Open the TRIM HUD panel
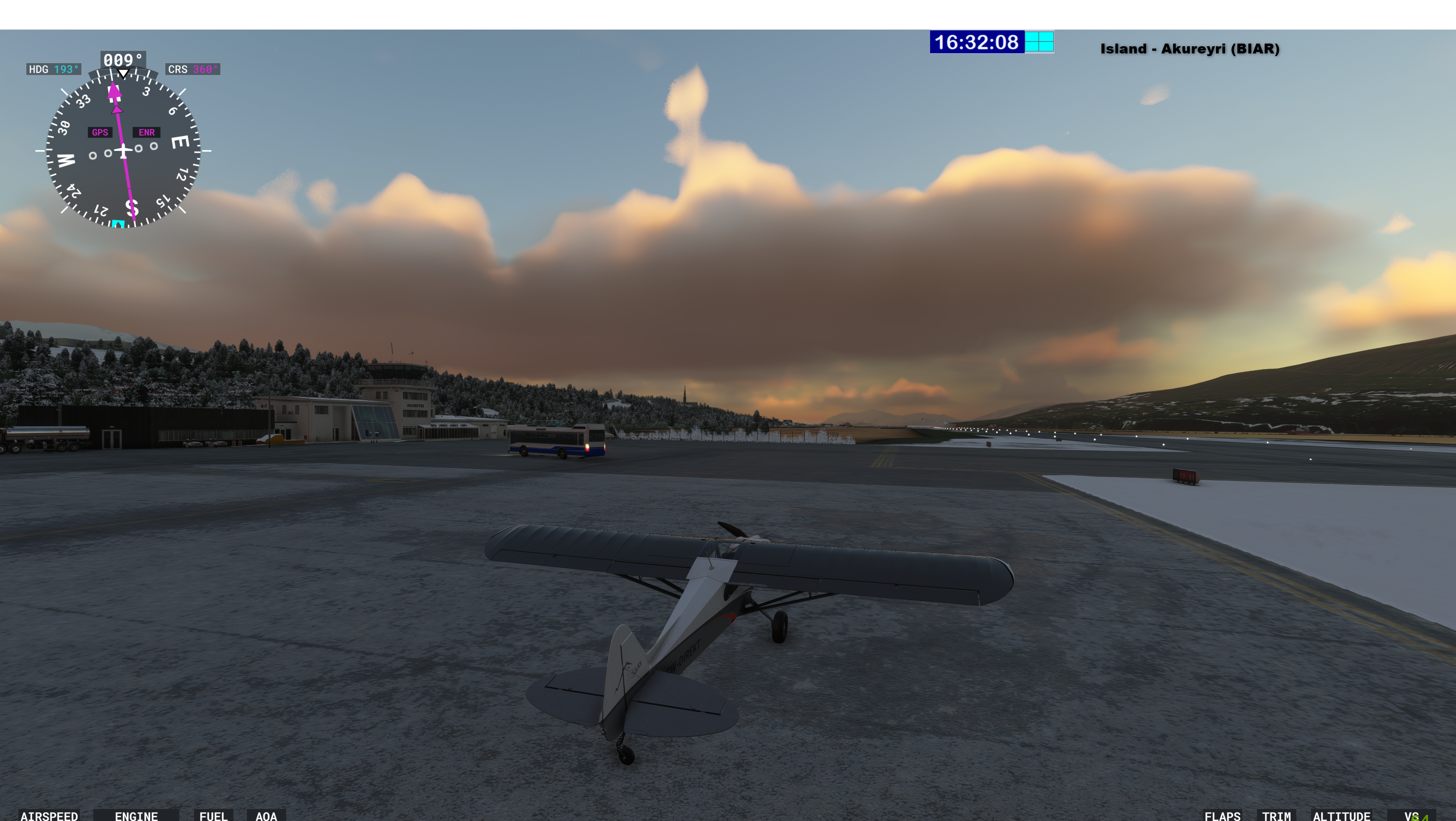The height and width of the screenshot is (821, 1456). (1276, 815)
